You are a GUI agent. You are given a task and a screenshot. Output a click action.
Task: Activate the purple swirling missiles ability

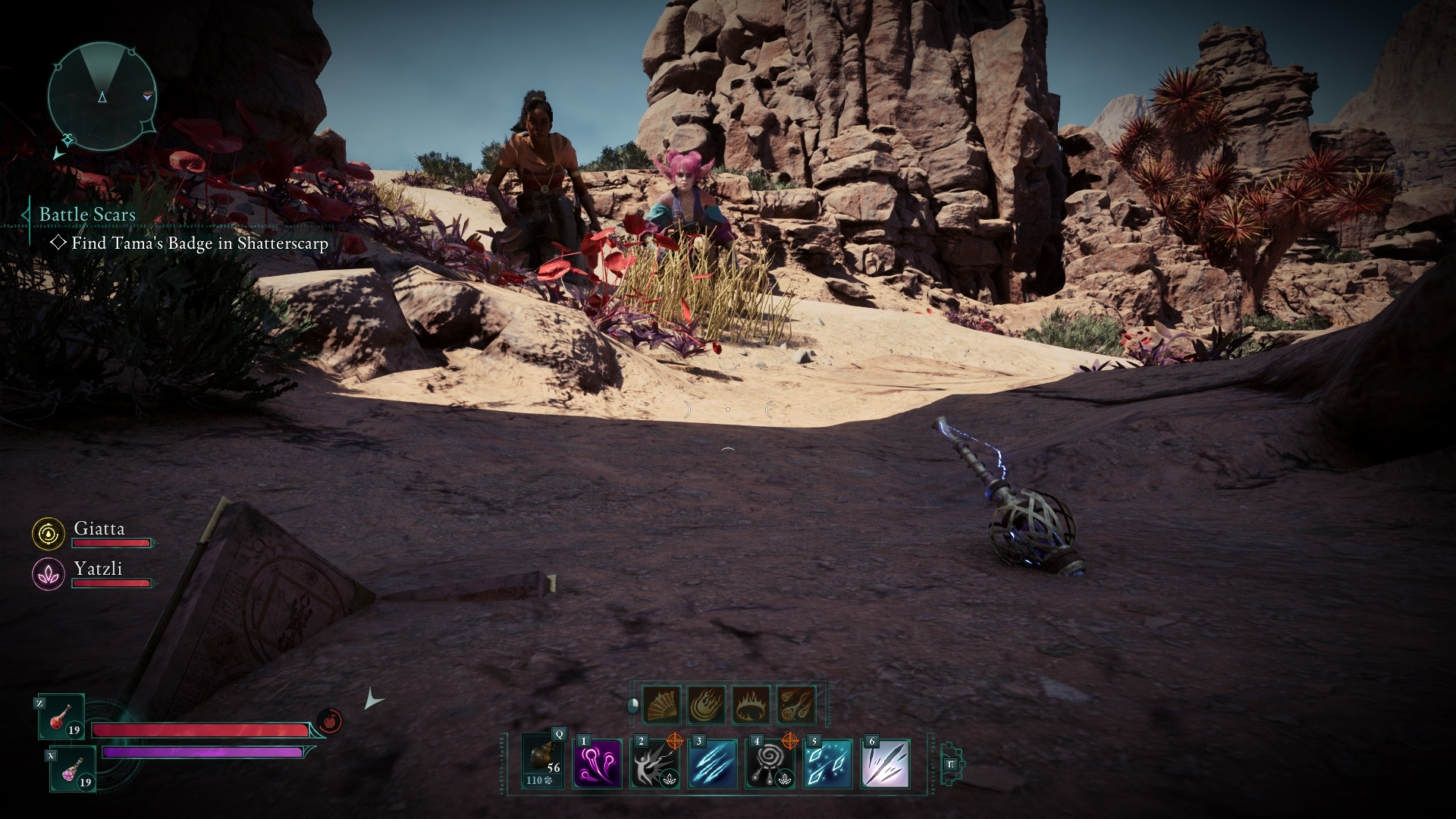tap(598, 764)
